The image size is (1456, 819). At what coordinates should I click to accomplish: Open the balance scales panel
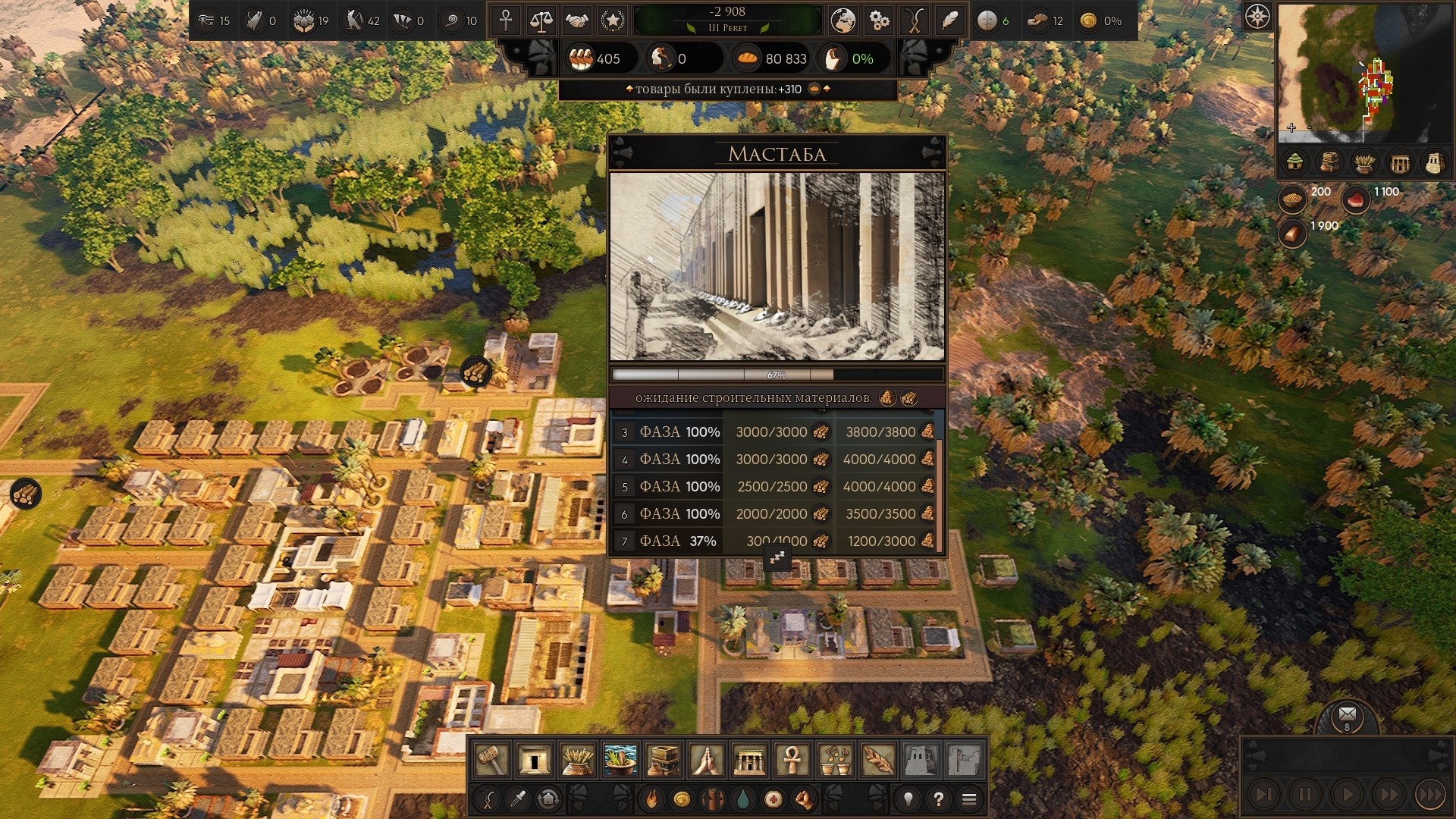click(x=541, y=20)
